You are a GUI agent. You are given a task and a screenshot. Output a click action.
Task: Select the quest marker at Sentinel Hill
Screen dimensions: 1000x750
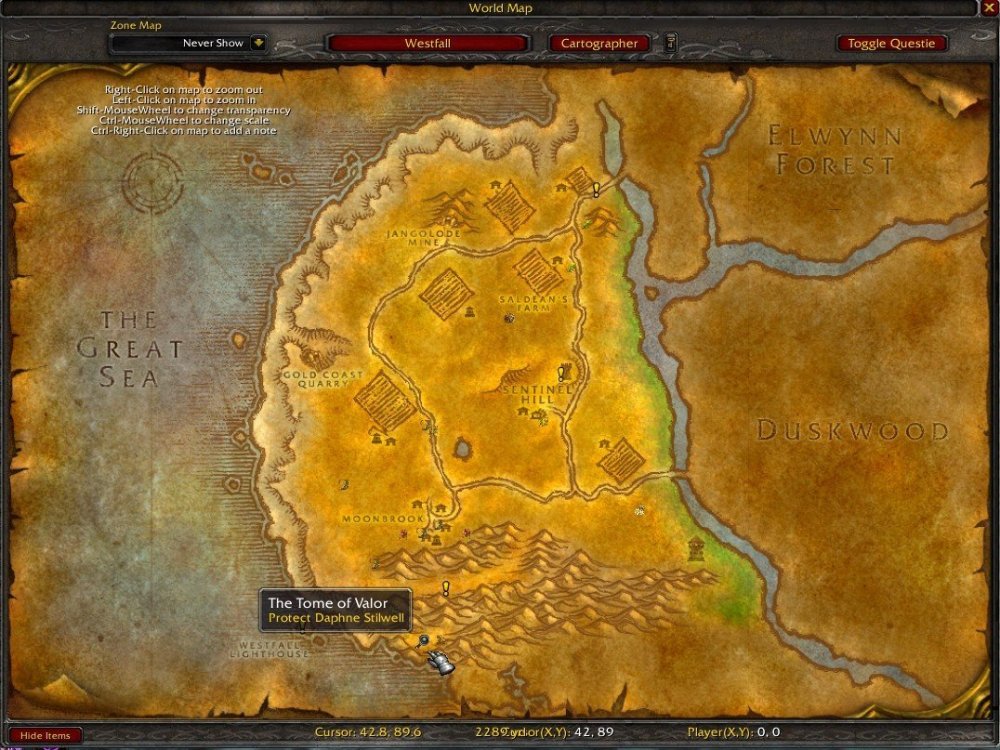tap(562, 373)
